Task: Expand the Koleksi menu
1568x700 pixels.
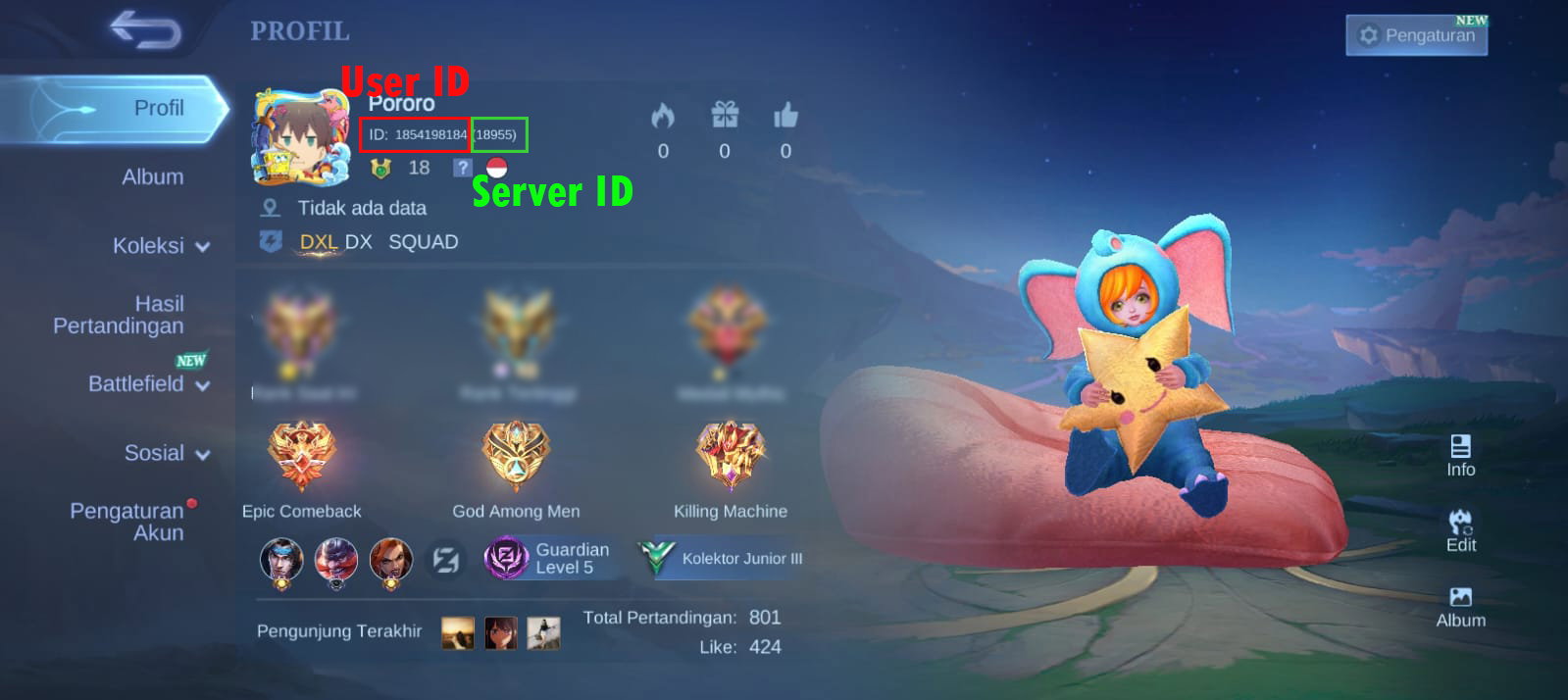Action: pos(161,246)
